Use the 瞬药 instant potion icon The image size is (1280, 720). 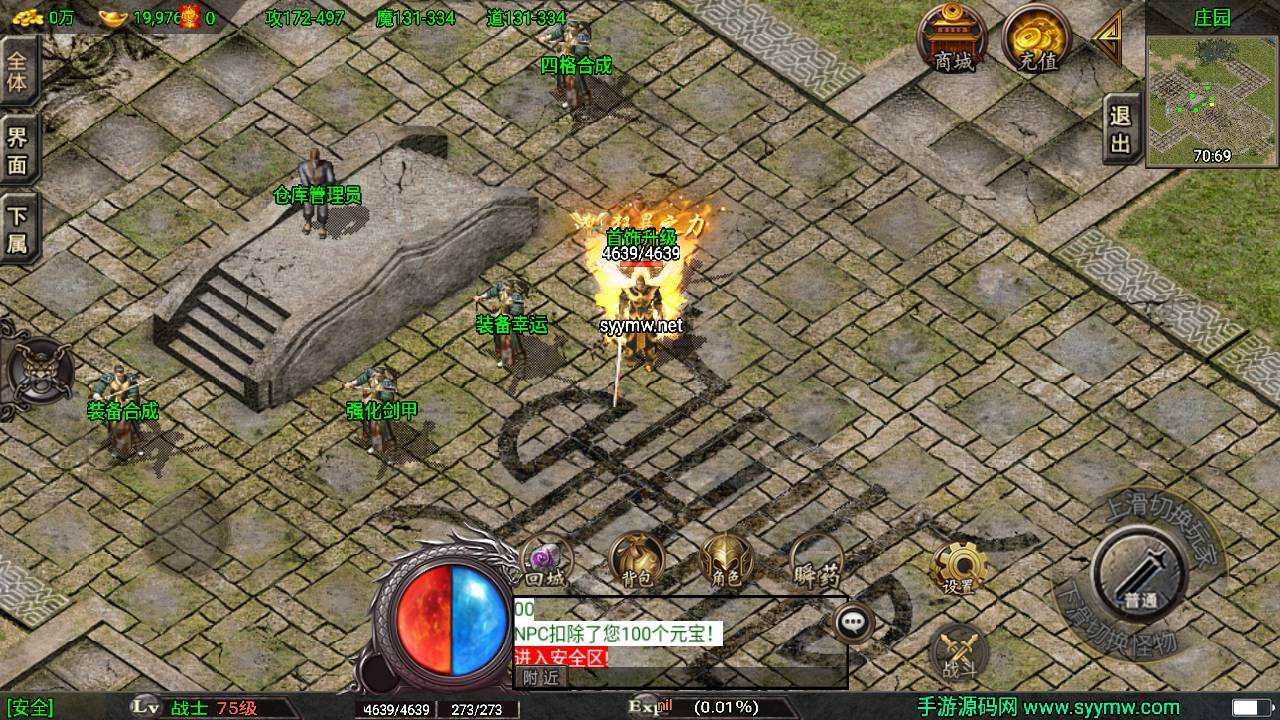pyautogui.click(x=816, y=561)
